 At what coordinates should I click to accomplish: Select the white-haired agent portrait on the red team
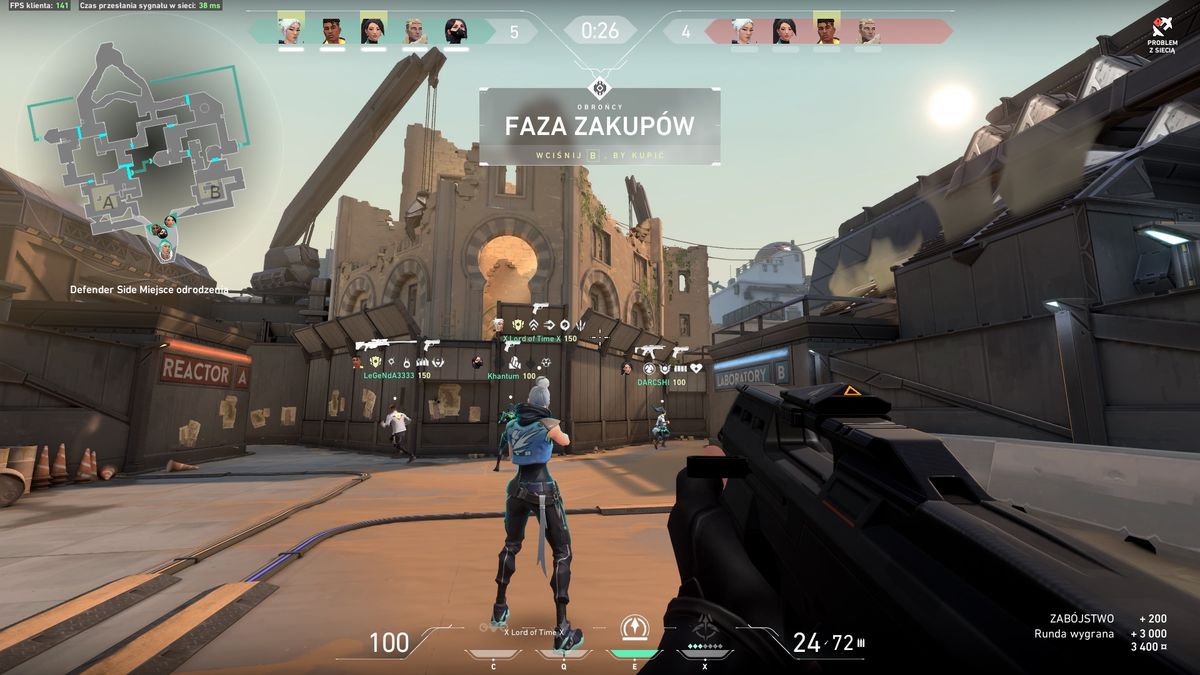pyautogui.click(x=742, y=31)
